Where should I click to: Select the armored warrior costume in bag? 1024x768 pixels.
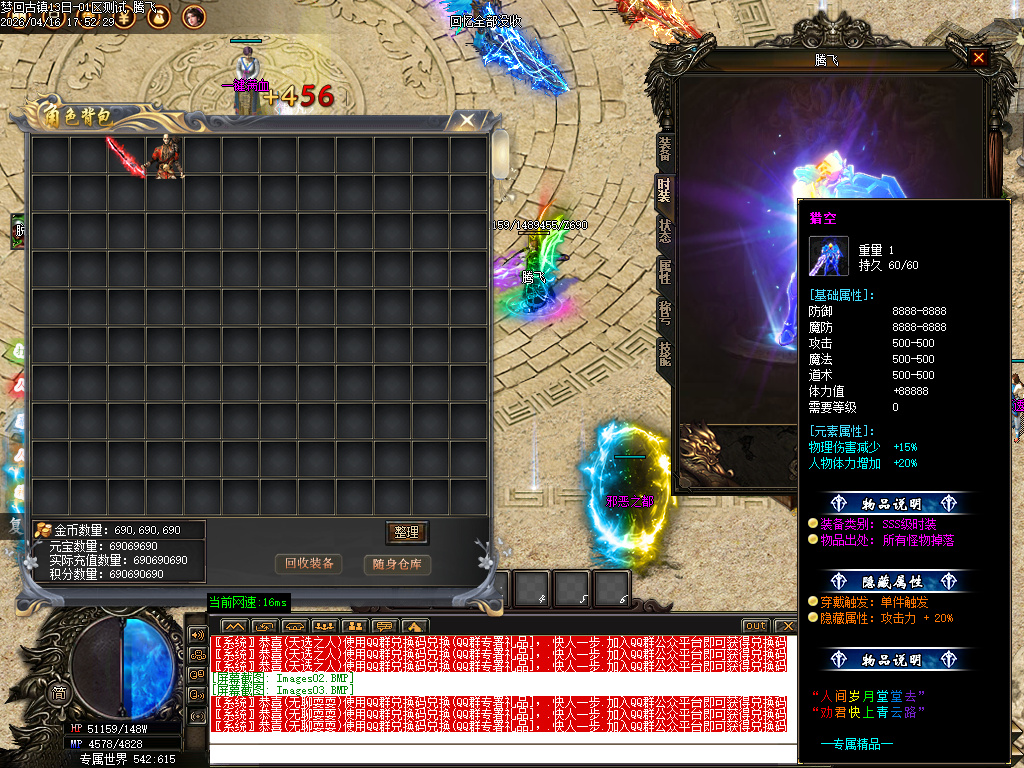(164, 157)
